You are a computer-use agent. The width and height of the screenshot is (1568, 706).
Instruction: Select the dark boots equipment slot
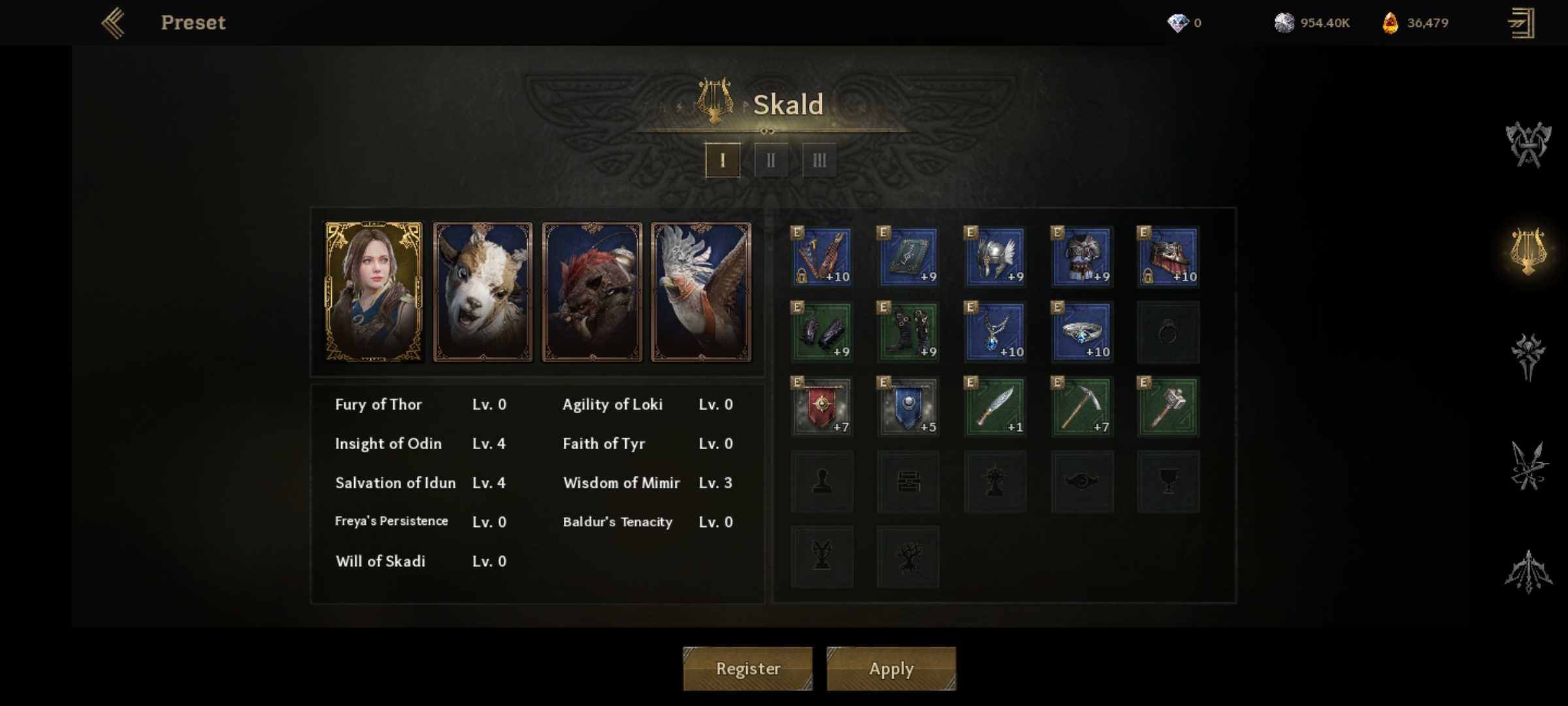tap(908, 332)
